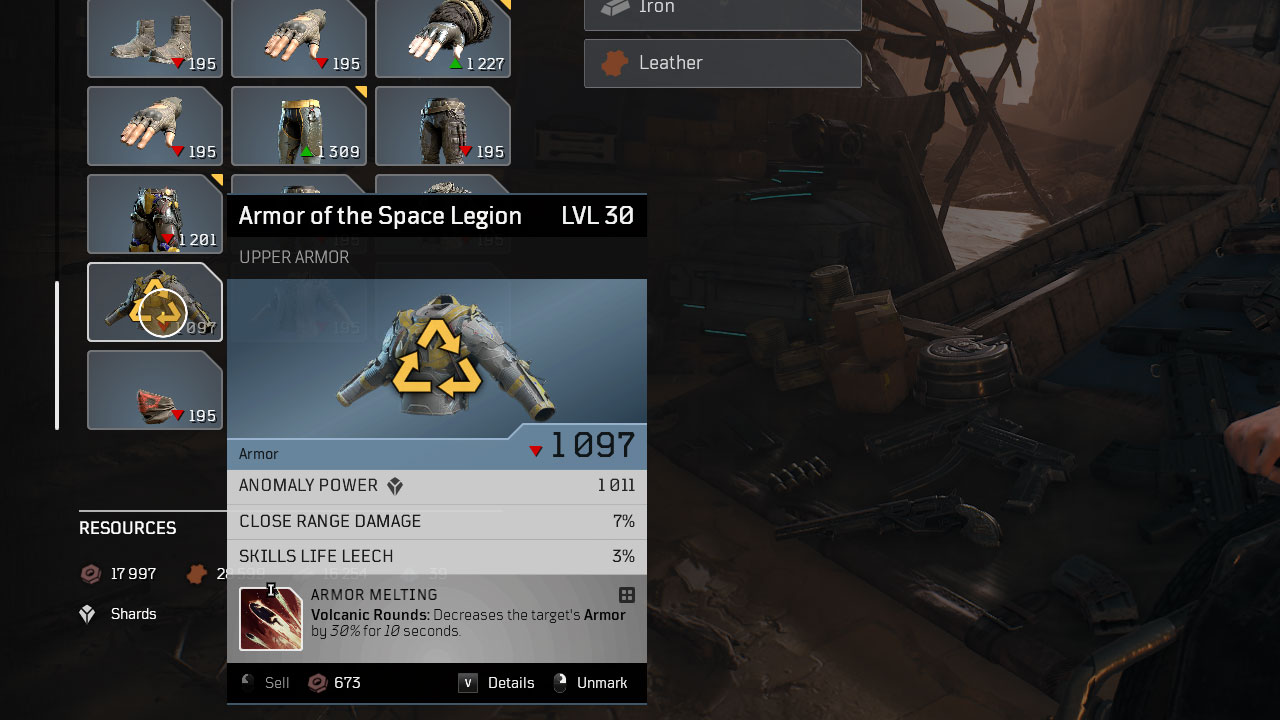1280x720 pixels.
Task: Select the red headgear with 195 armor
Action: pos(154,390)
